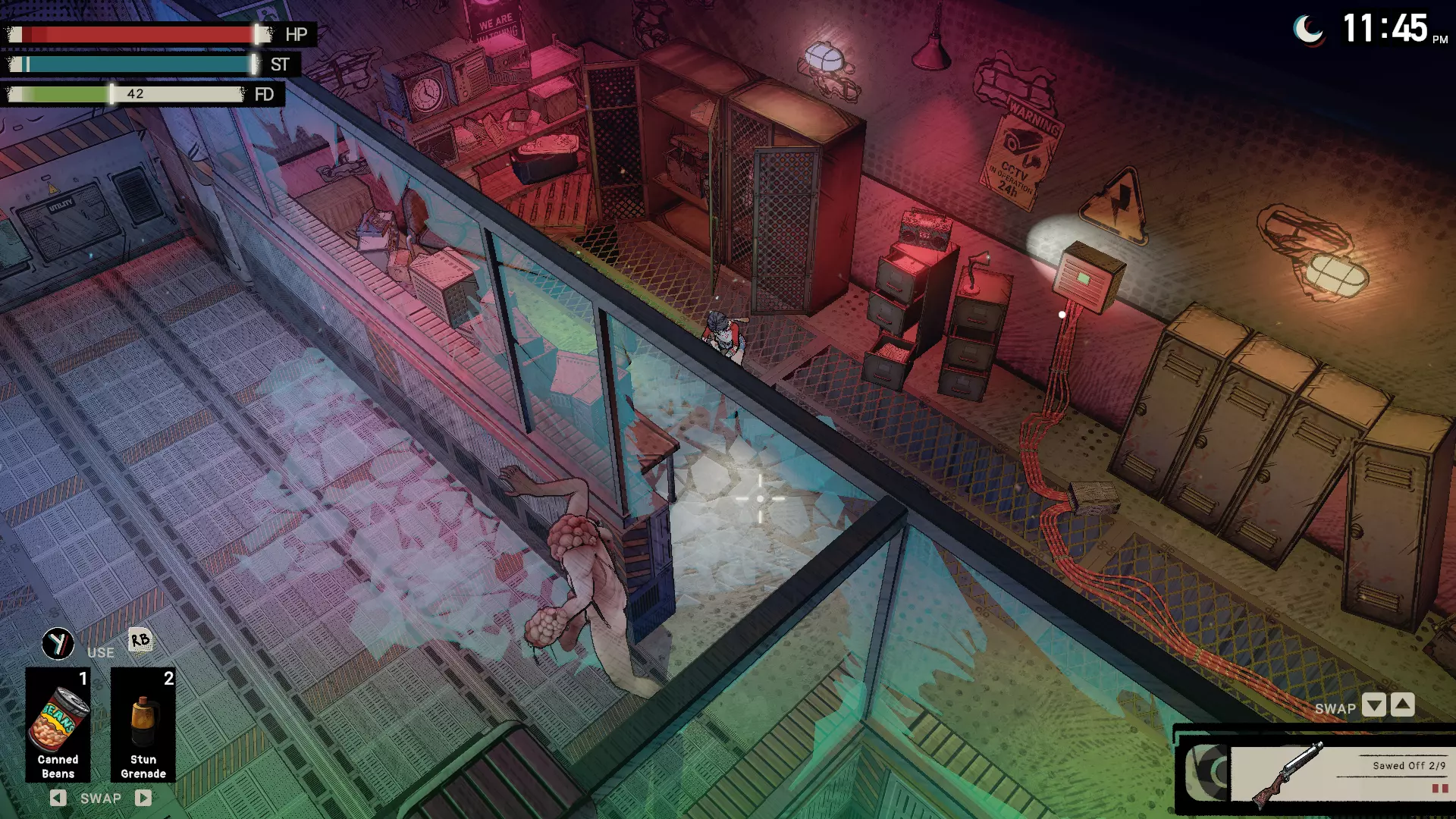Swap weapon using the down arrow
The height and width of the screenshot is (819, 1456).
click(1373, 705)
